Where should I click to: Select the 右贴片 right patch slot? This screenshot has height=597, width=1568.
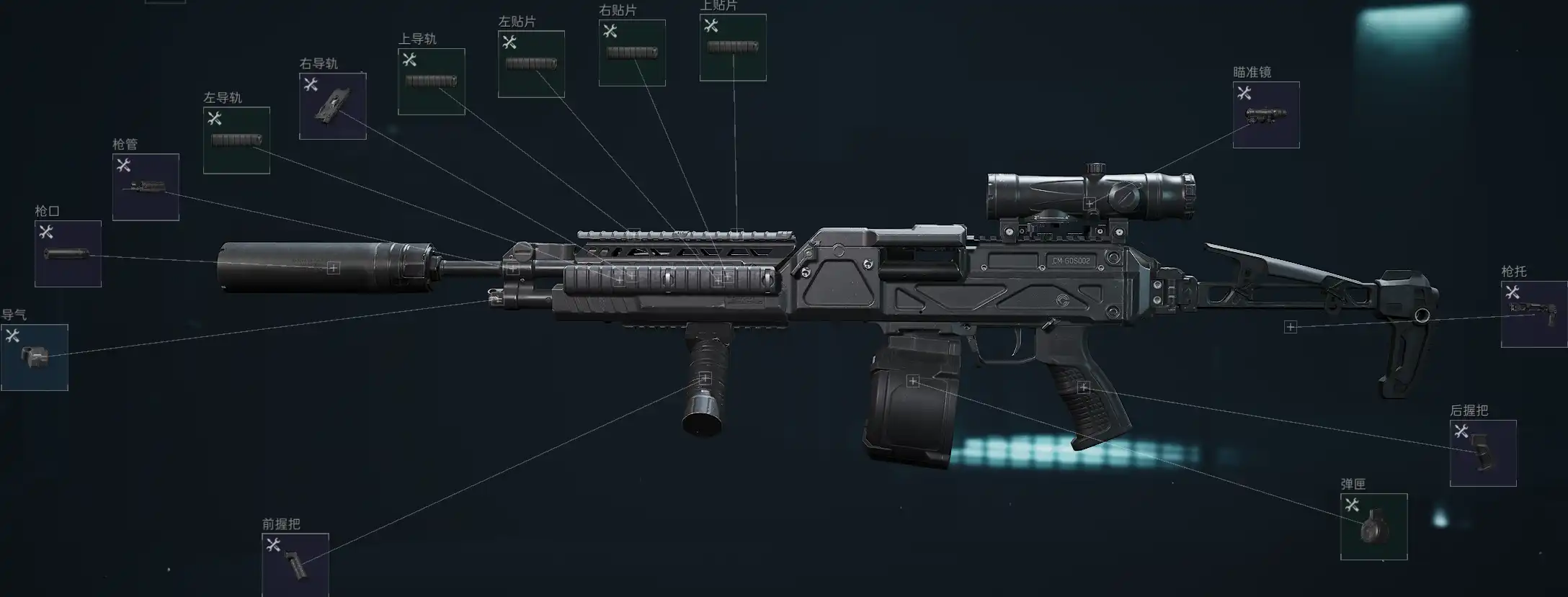(632, 53)
